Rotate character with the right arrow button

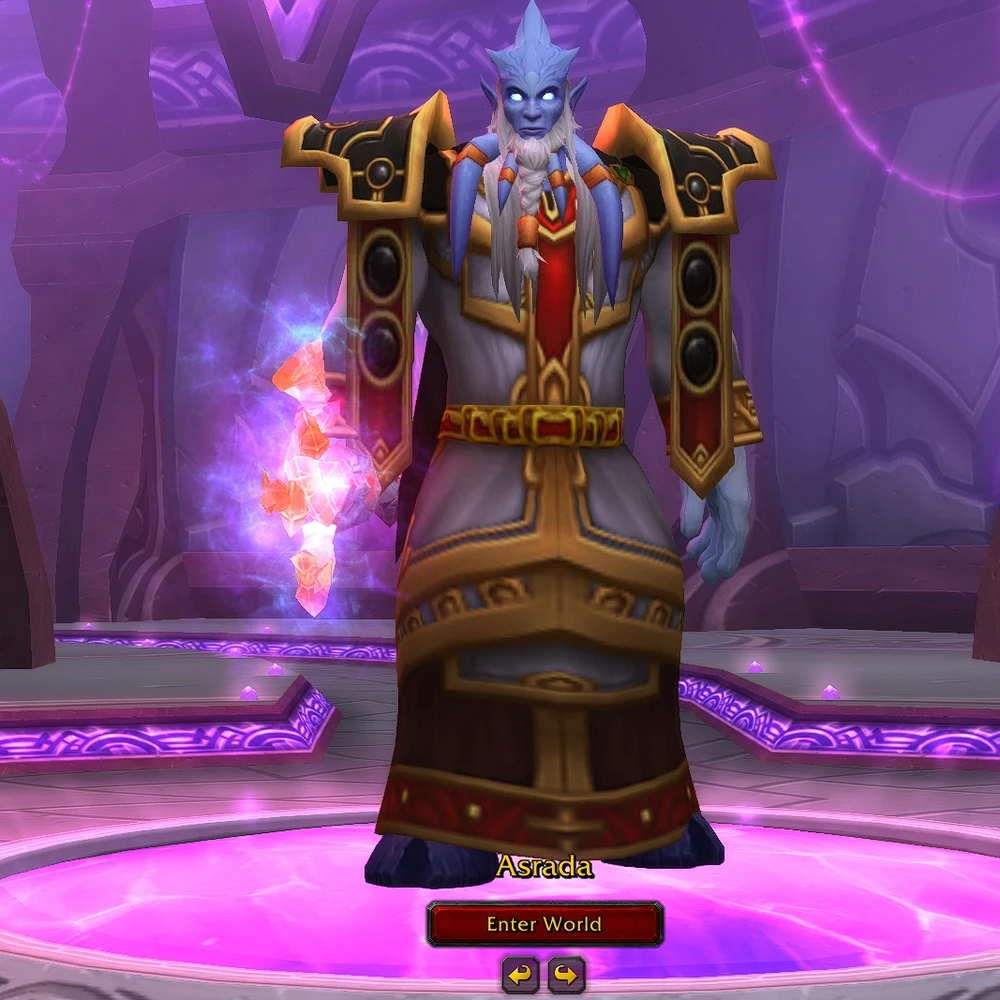click(566, 973)
